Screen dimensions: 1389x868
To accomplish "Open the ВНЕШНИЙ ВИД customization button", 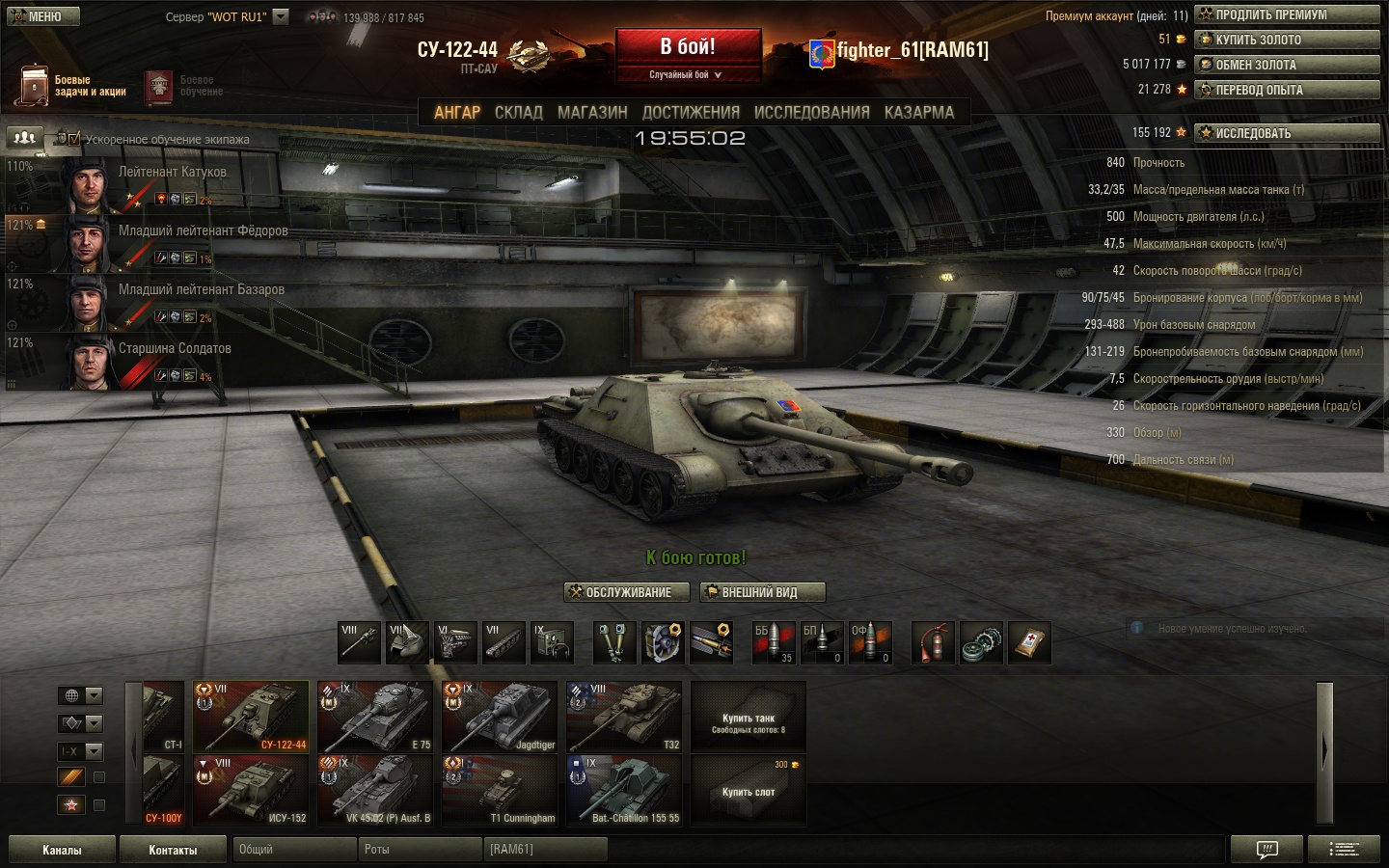I will coord(762,592).
